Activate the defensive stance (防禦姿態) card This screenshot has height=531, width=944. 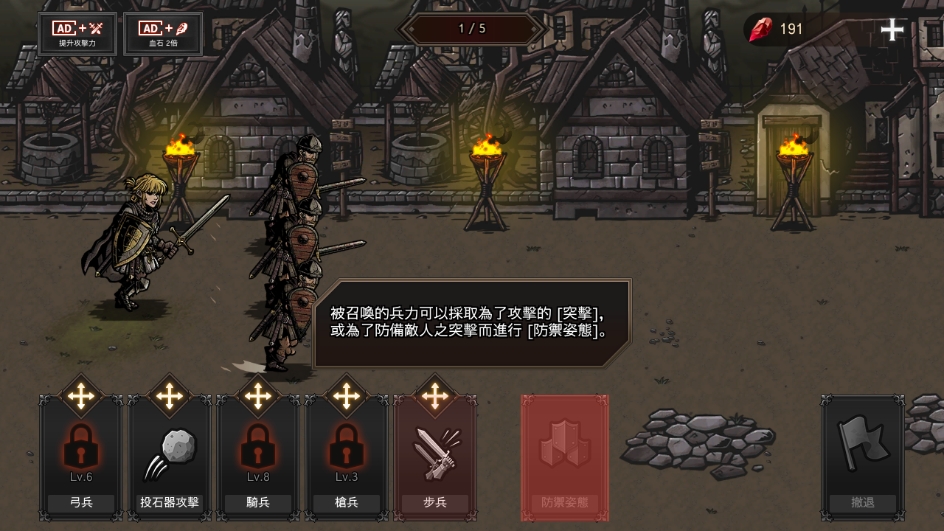pos(565,457)
